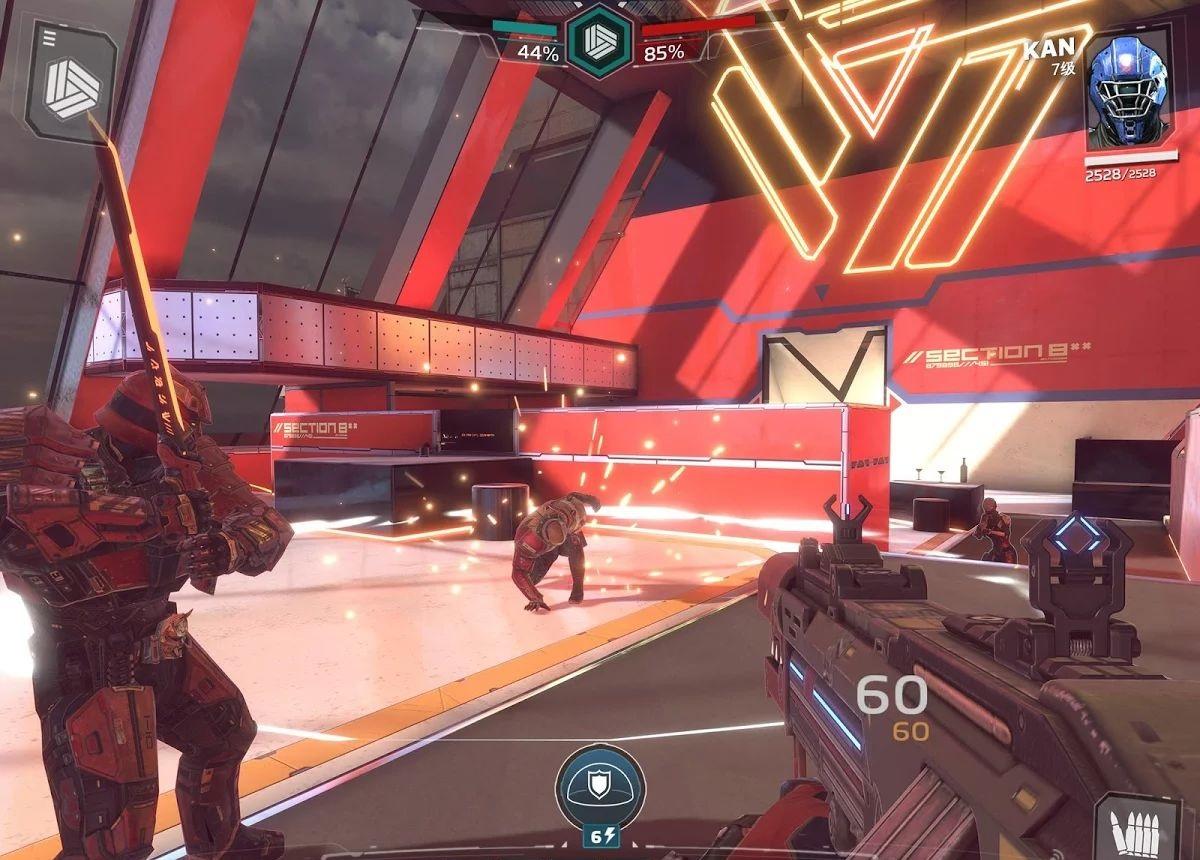Screen dimensions: 1200x860
Task: Click the hexagon emblem between the team percentages
Action: pos(599,40)
